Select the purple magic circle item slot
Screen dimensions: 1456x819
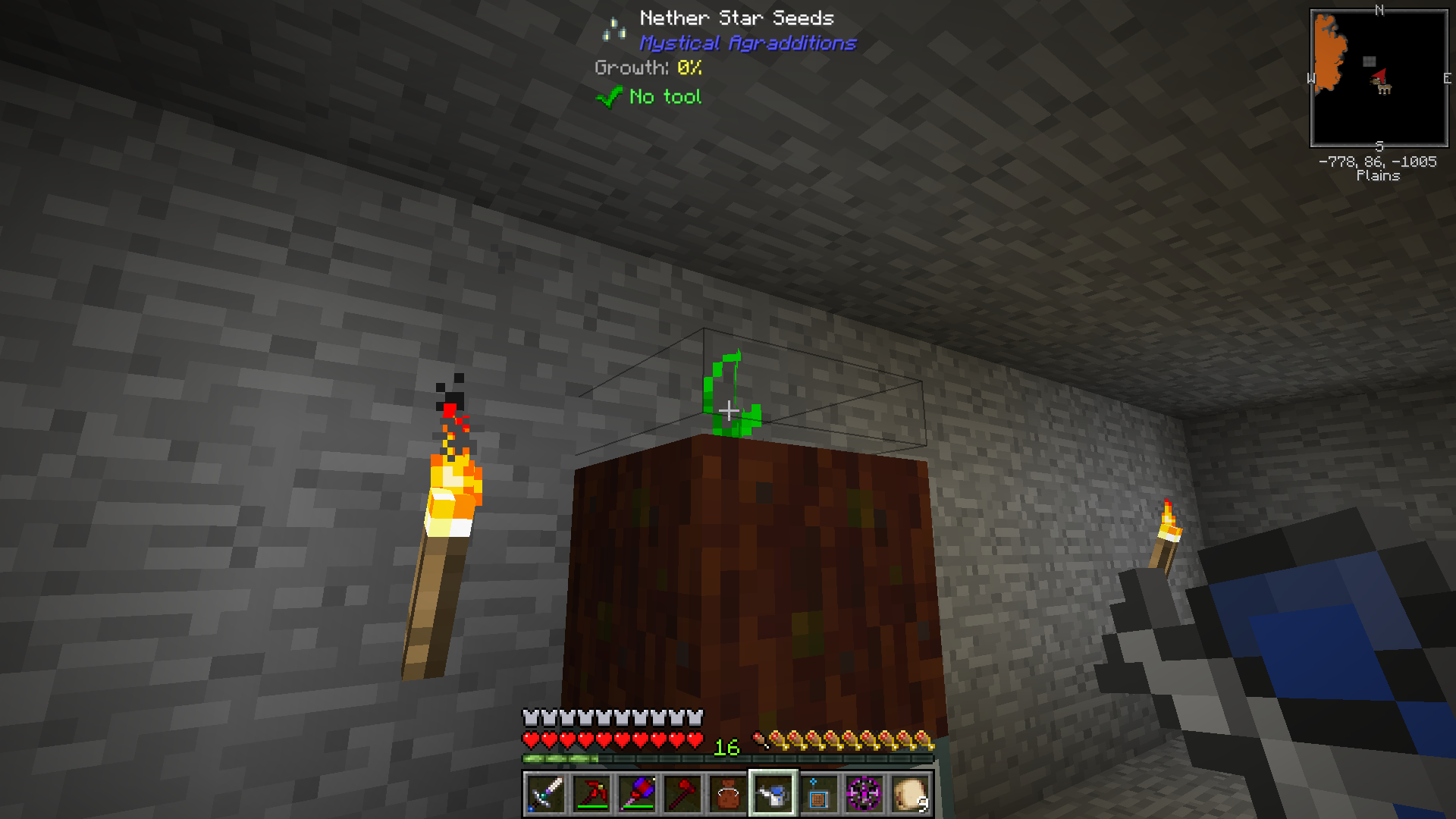[864, 794]
